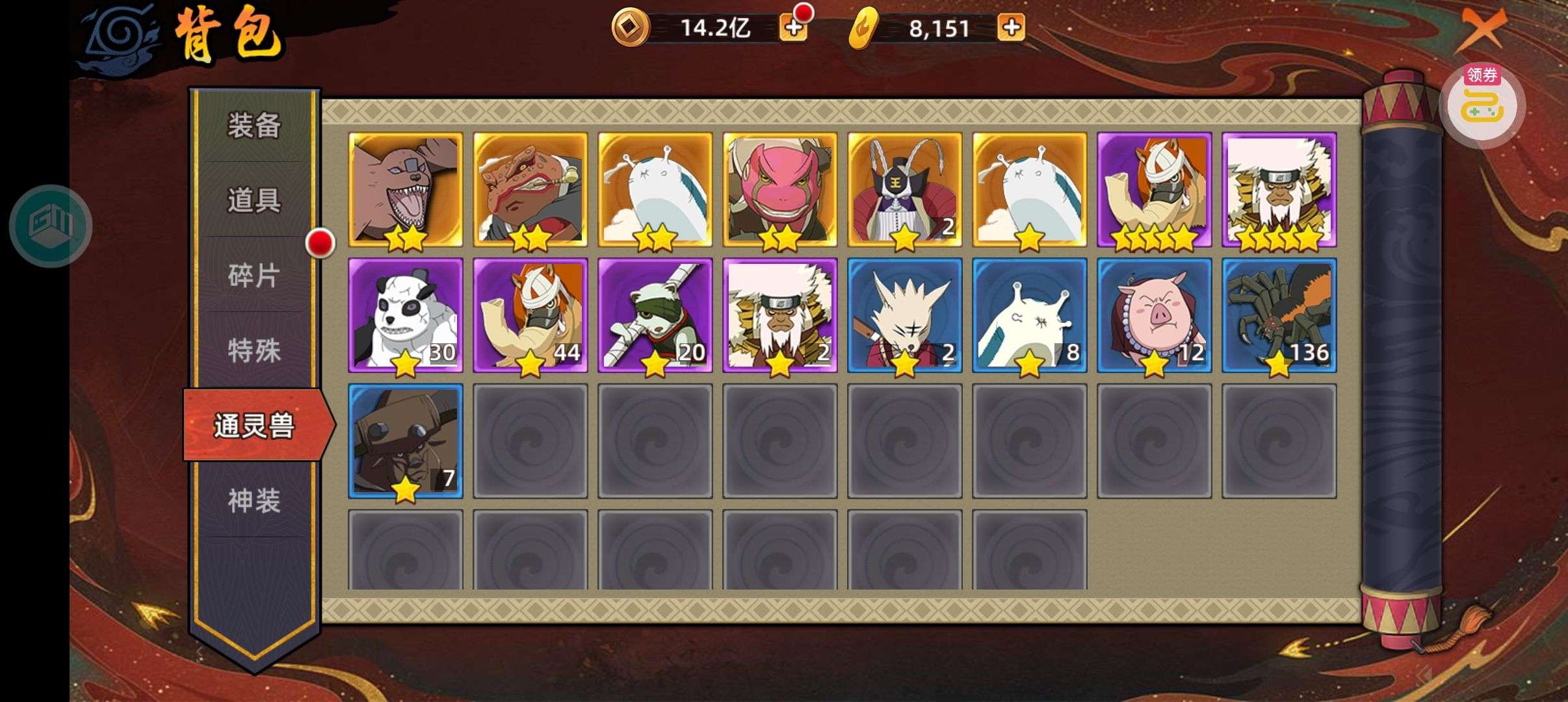
Task: Select the gold salamander with curved horns
Action: [905, 189]
